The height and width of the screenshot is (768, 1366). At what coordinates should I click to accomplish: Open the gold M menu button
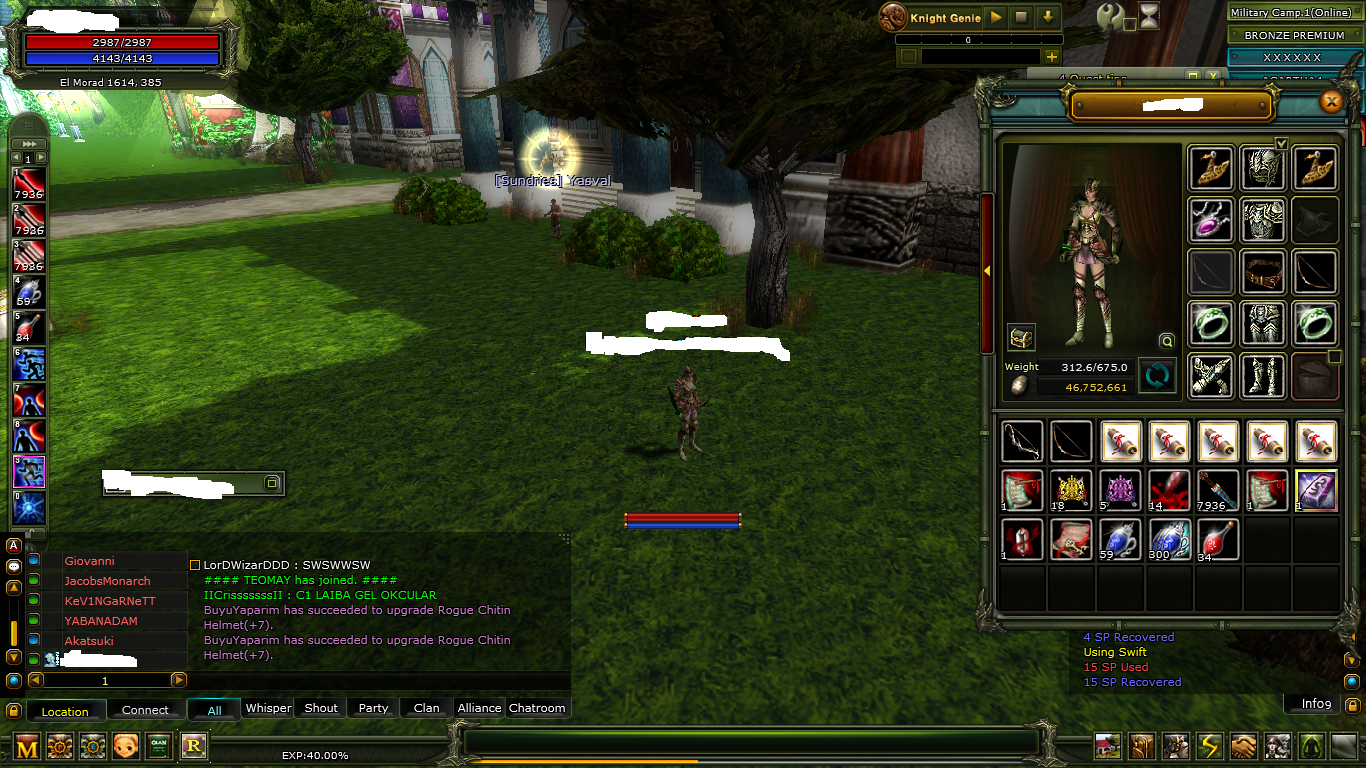click(x=27, y=746)
